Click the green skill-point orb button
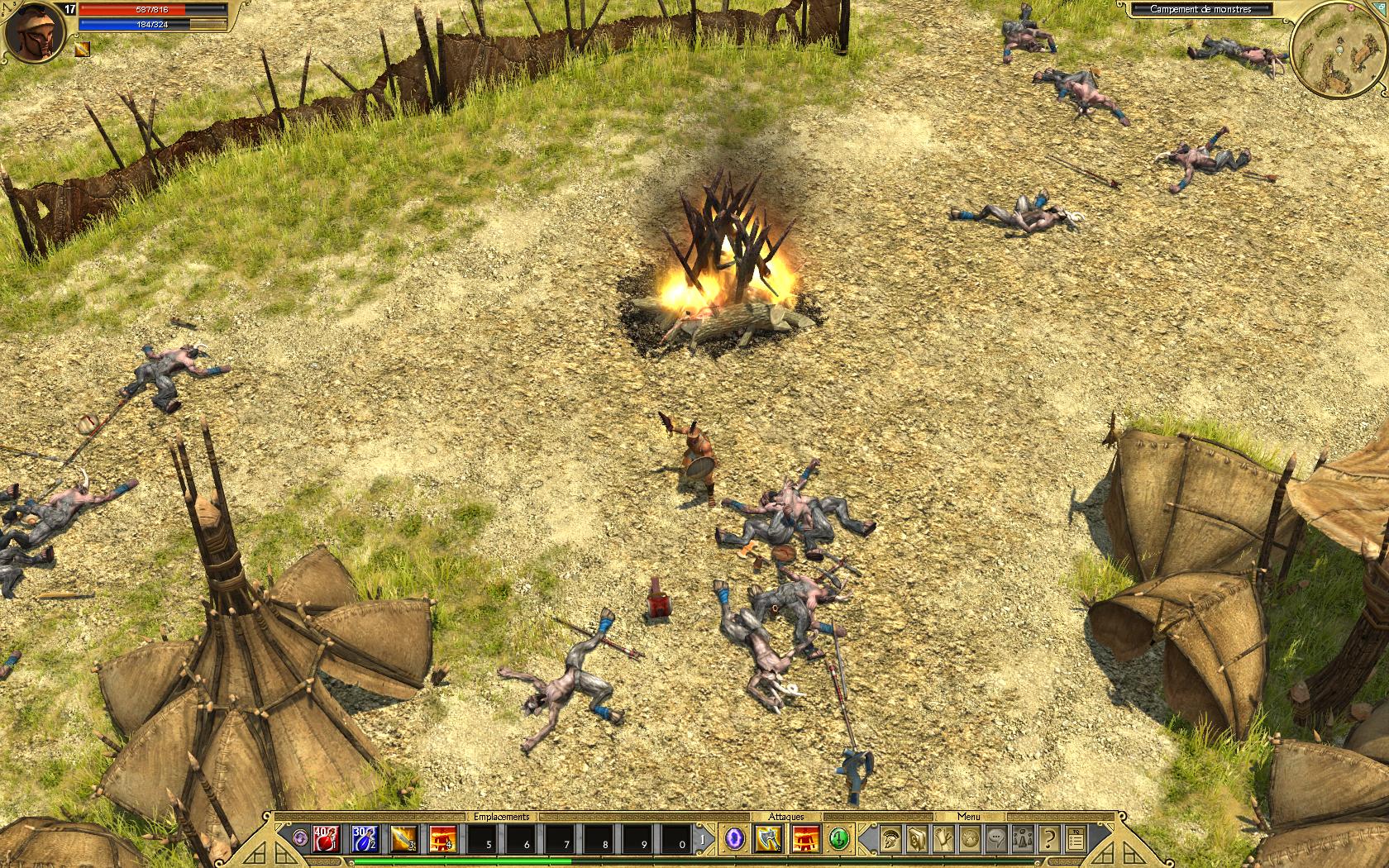 click(x=839, y=839)
